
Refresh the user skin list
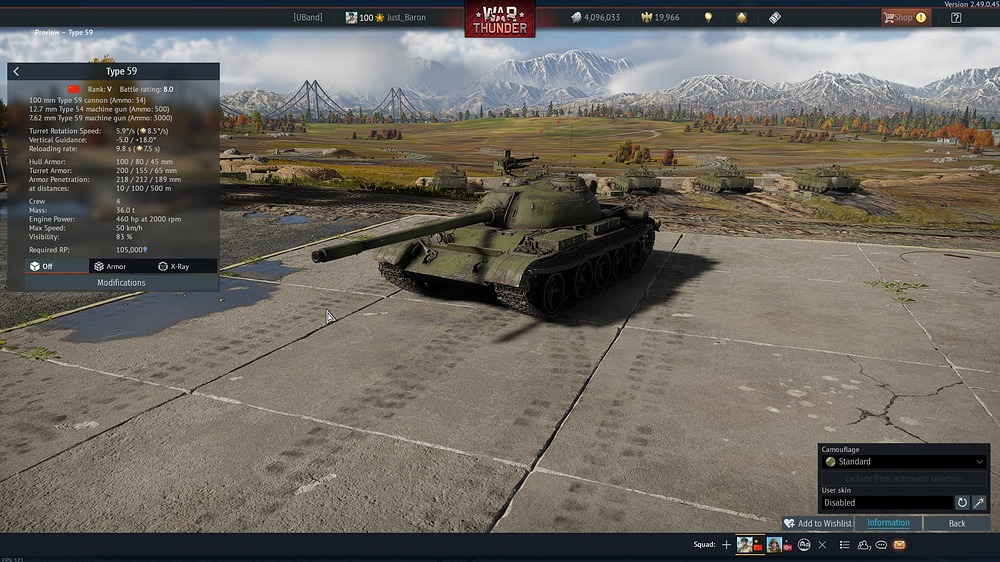click(x=962, y=503)
